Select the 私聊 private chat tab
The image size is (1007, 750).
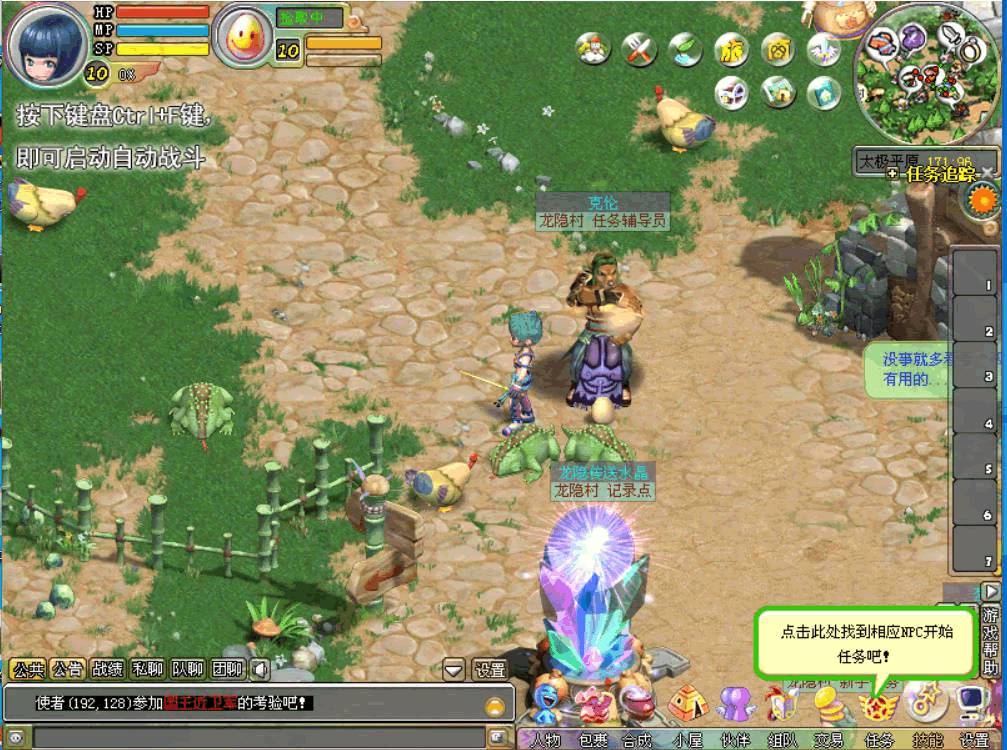click(147, 669)
